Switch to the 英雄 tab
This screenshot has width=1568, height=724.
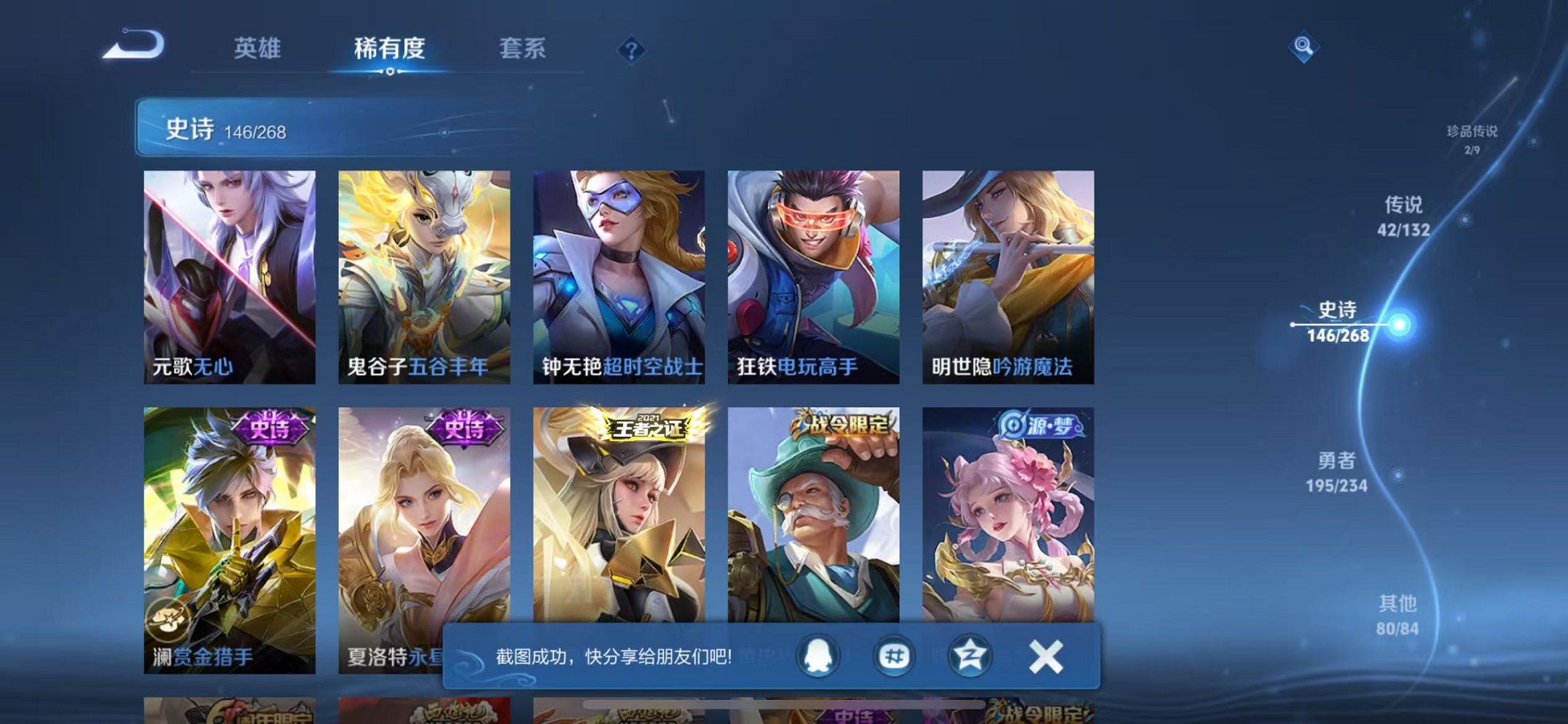point(259,49)
